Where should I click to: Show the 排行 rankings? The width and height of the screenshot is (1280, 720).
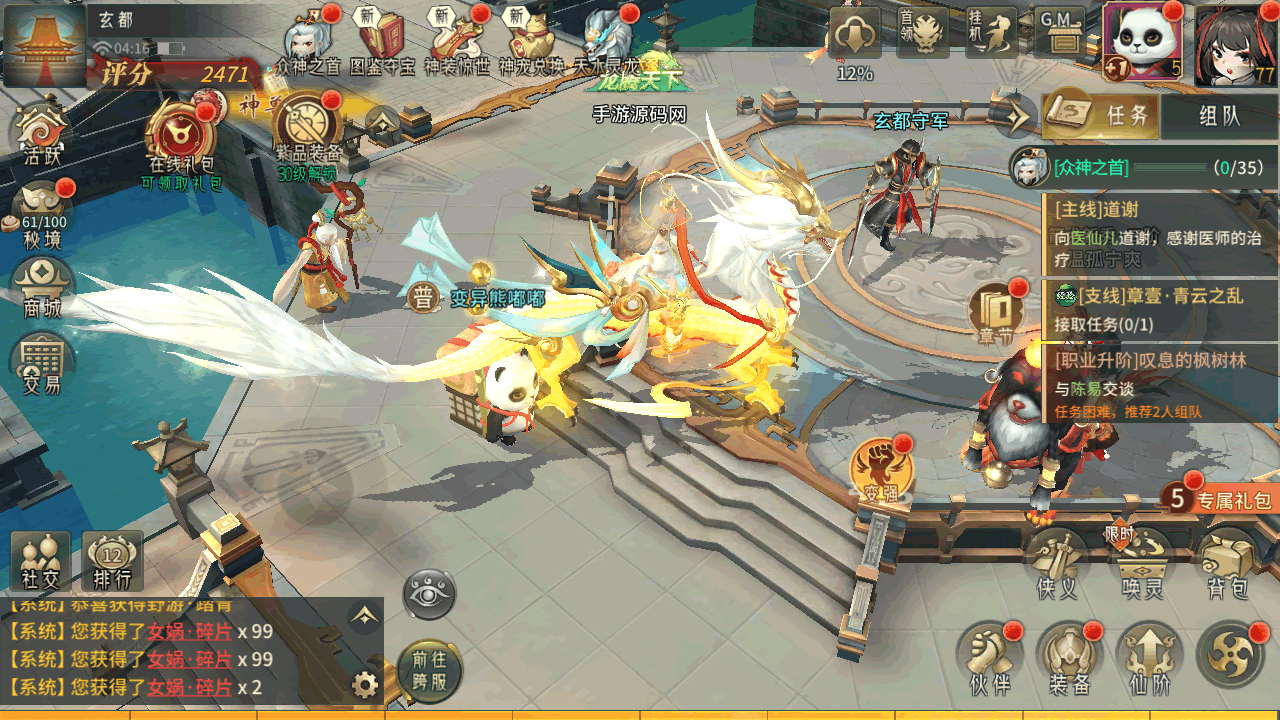coord(112,562)
